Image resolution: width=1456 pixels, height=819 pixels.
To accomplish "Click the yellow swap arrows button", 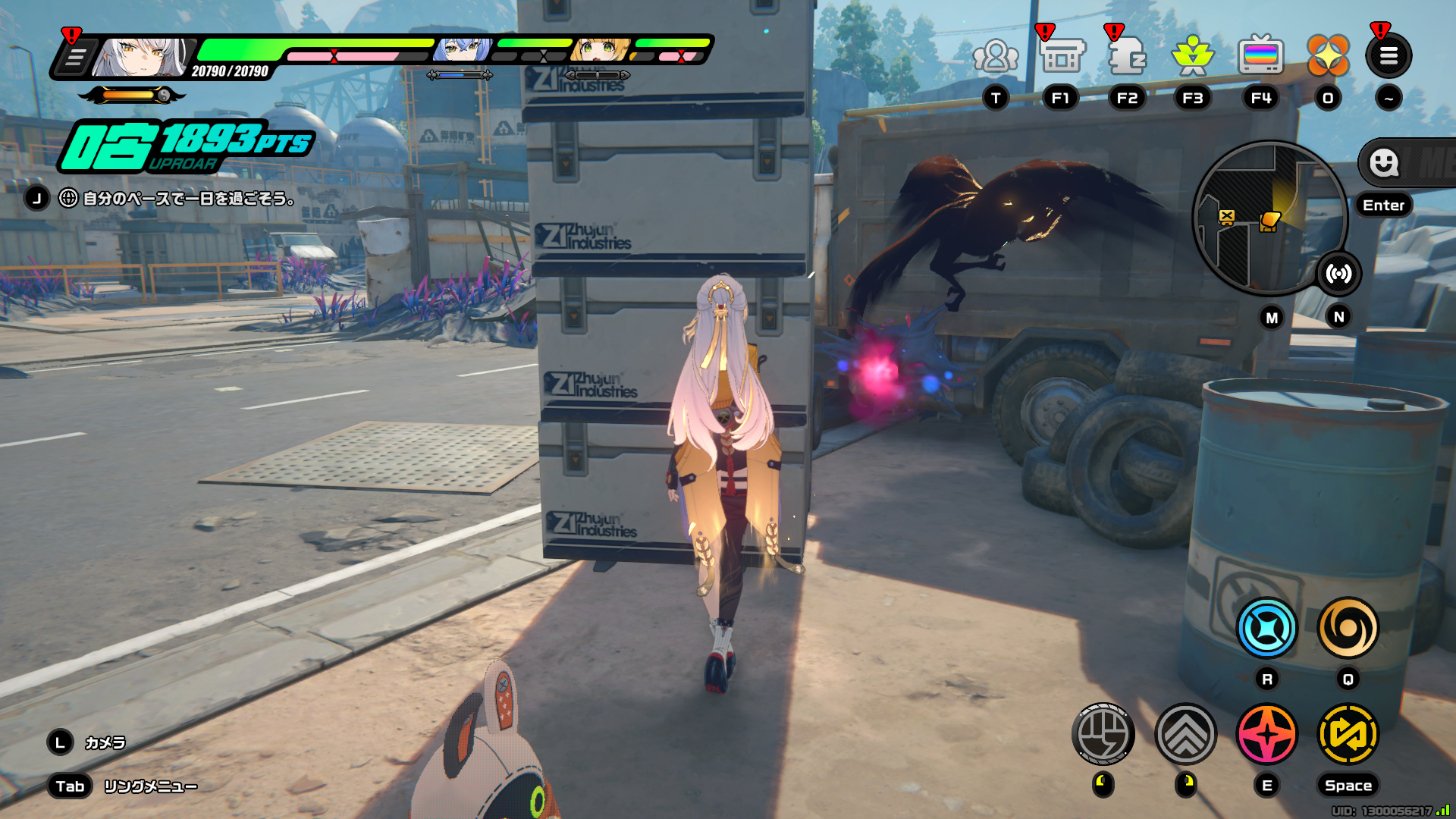I will pyautogui.click(x=1348, y=734).
